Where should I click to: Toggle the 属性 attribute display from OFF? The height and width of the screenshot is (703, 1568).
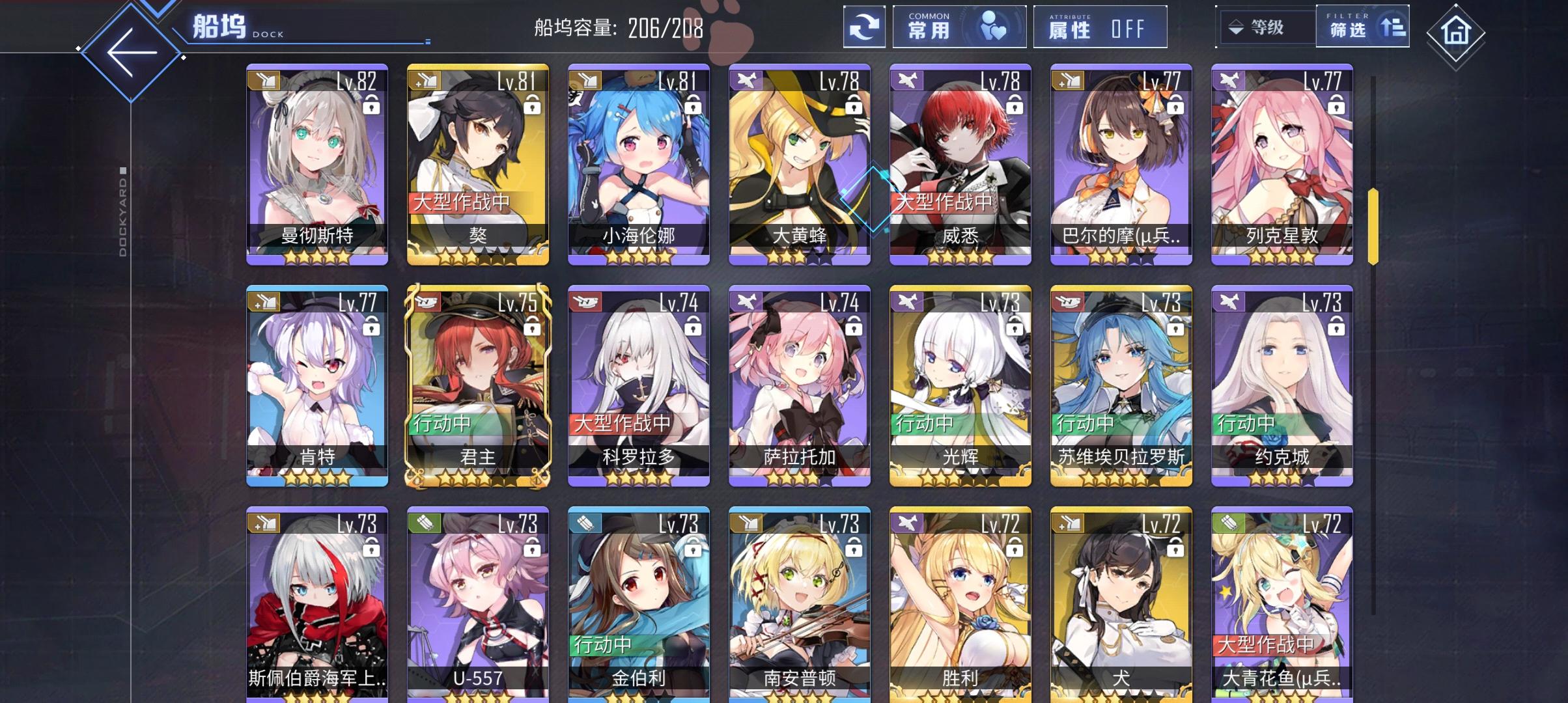tap(1101, 28)
